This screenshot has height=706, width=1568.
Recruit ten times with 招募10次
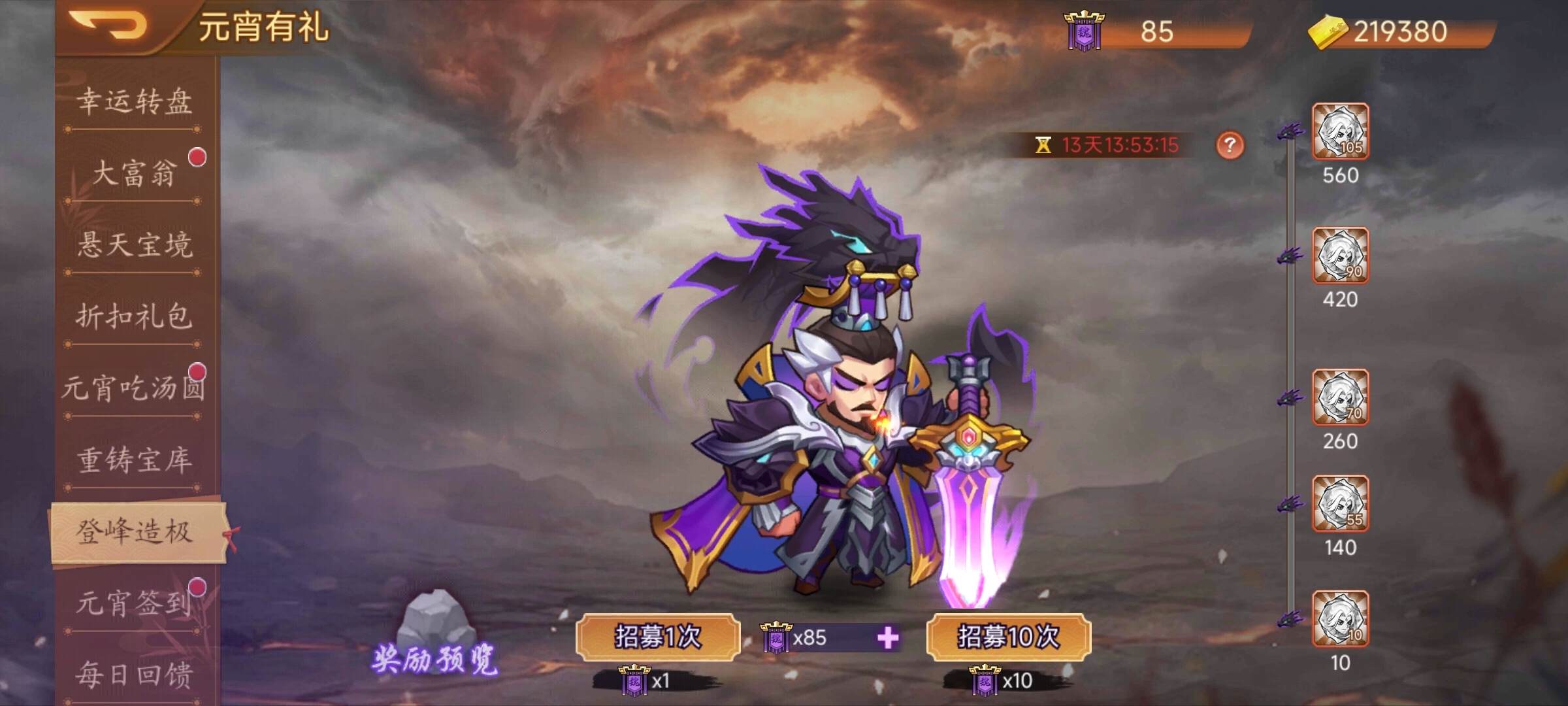click(x=1008, y=637)
